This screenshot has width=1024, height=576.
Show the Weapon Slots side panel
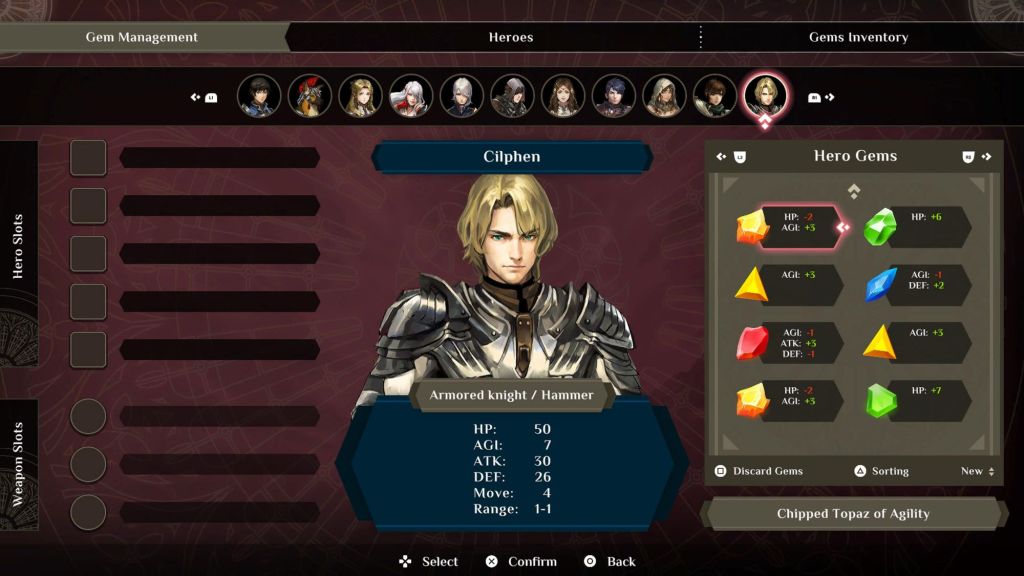tap(18, 464)
